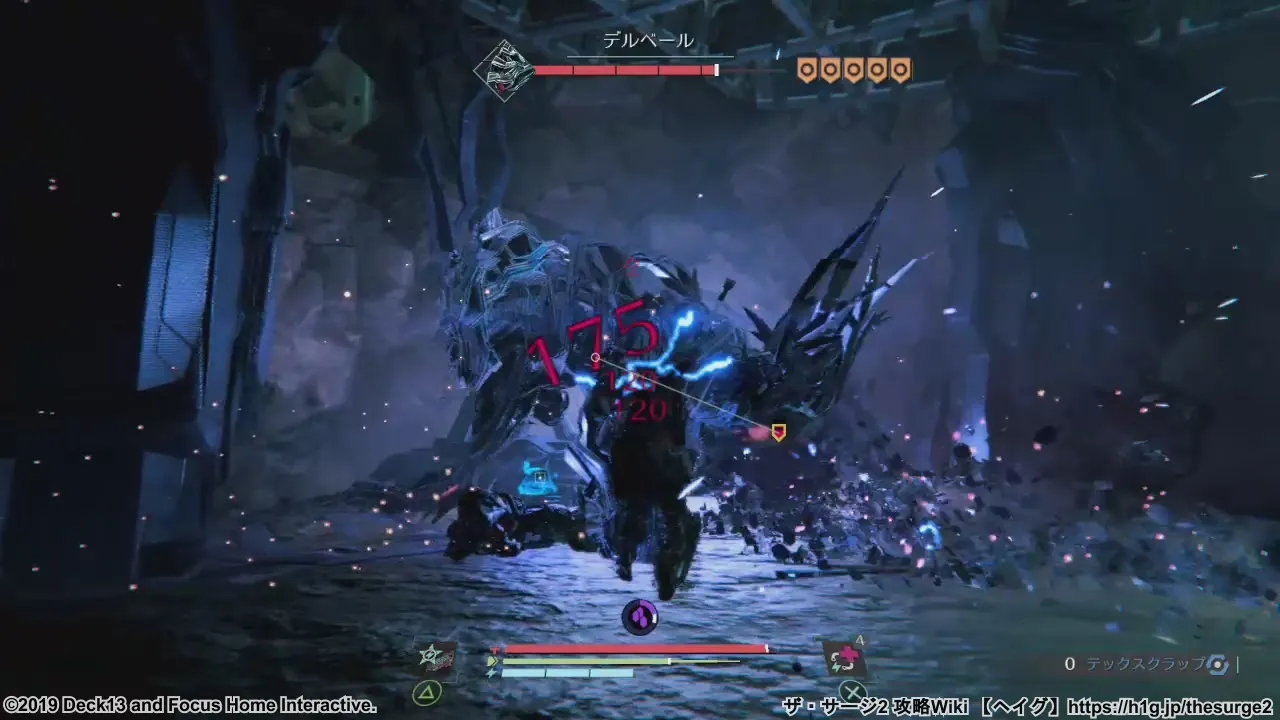Select the star drone module slot
Screen dimensions: 1280x720
(439, 657)
